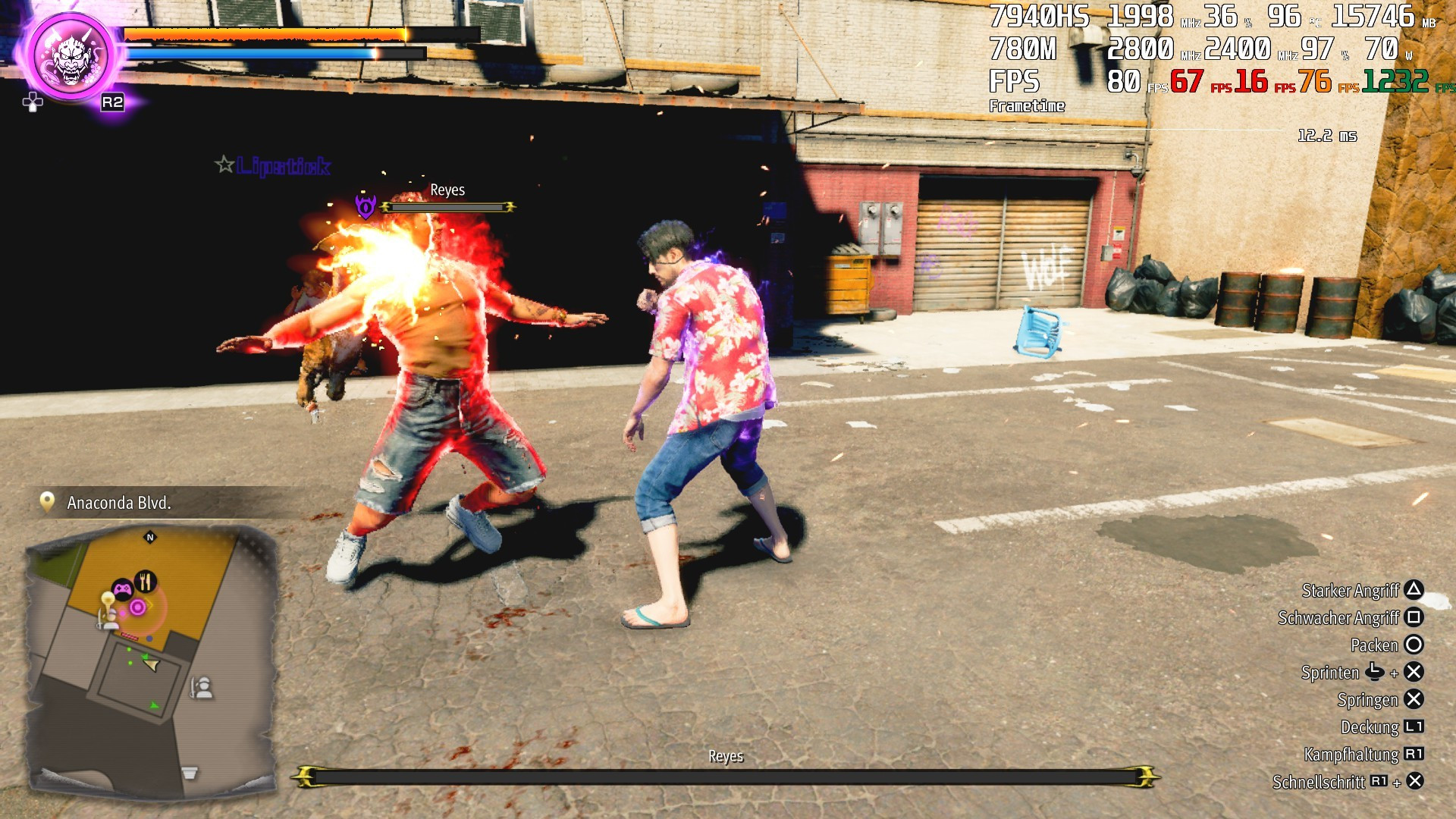Click the fork and knife restaurant marker
Image resolution: width=1456 pixels, height=819 pixels.
146,582
